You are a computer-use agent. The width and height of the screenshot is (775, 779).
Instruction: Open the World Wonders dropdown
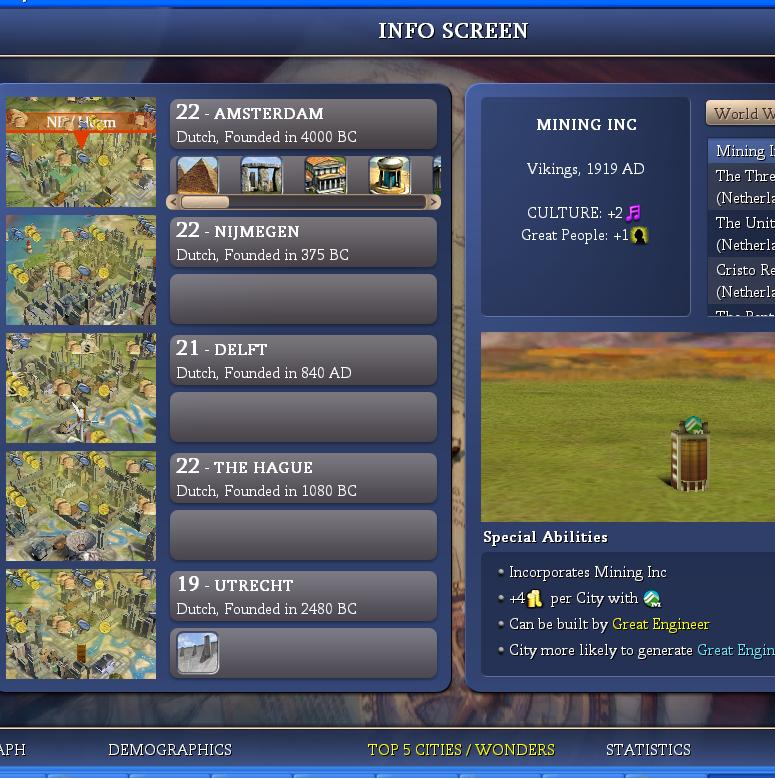pyautogui.click(x=741, y=114)
